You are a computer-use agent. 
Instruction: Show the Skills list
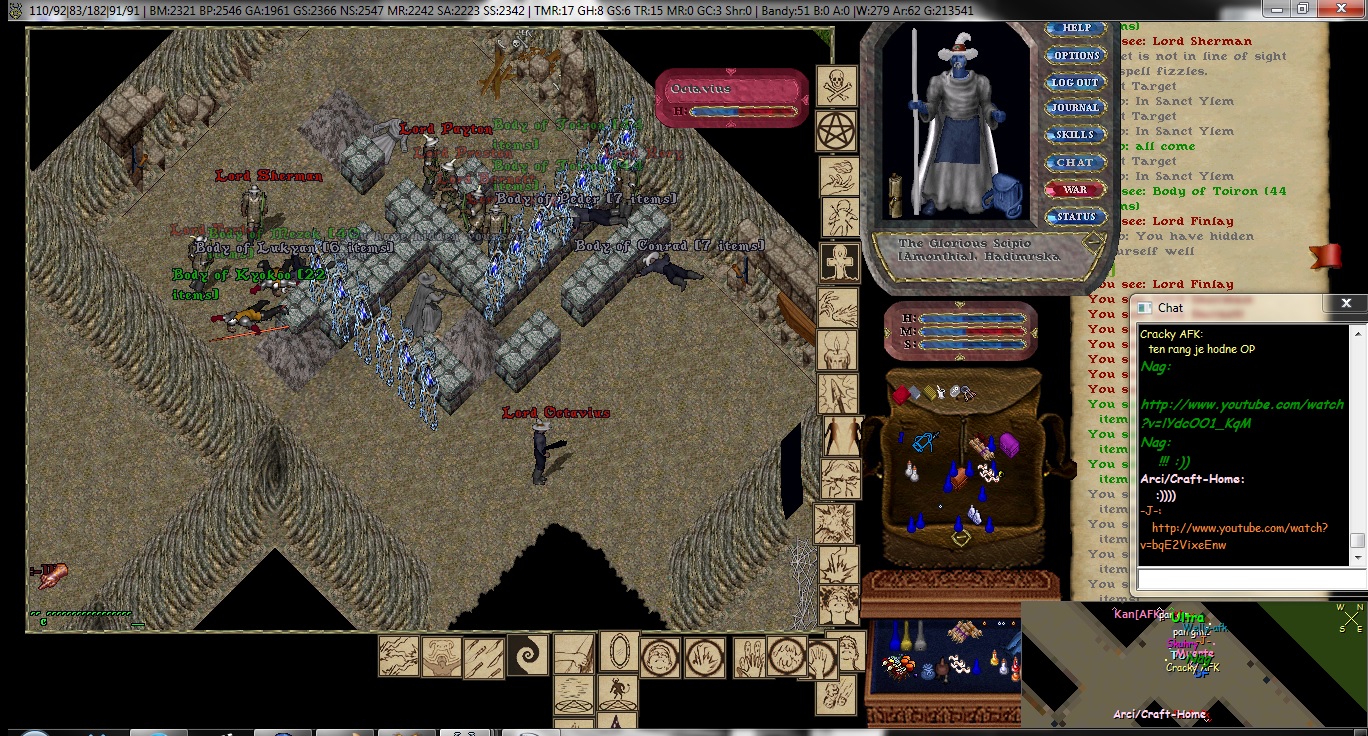(x=1075, y=135)
